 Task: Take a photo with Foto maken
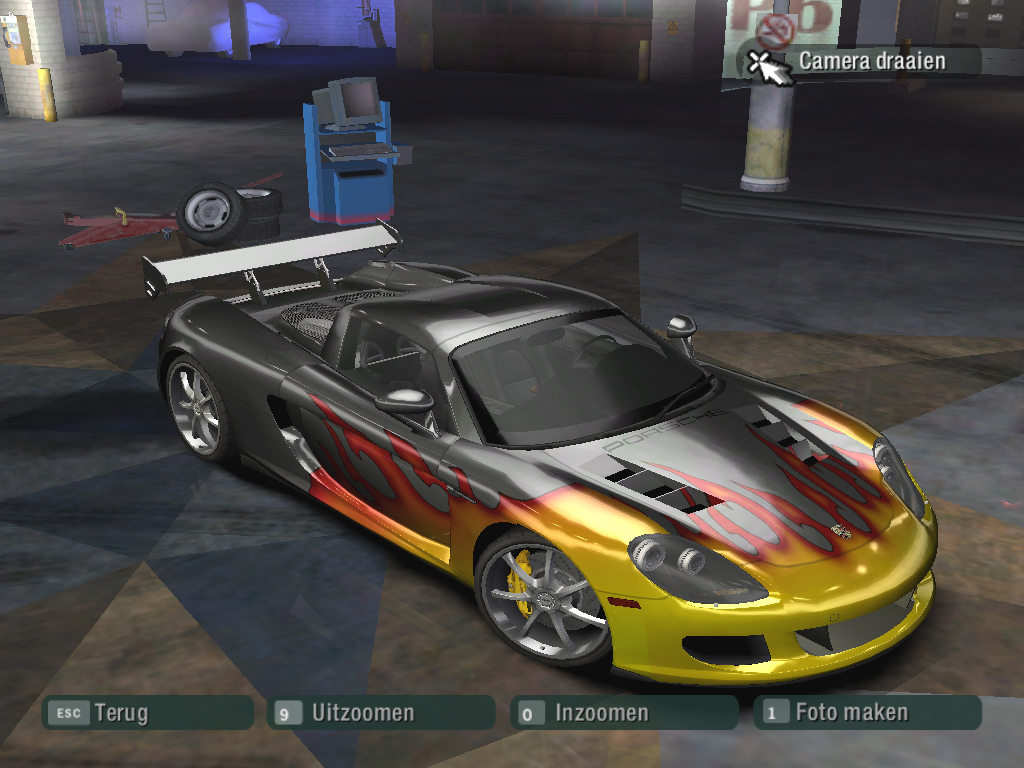pyautogui.click(x=866, y=713)
